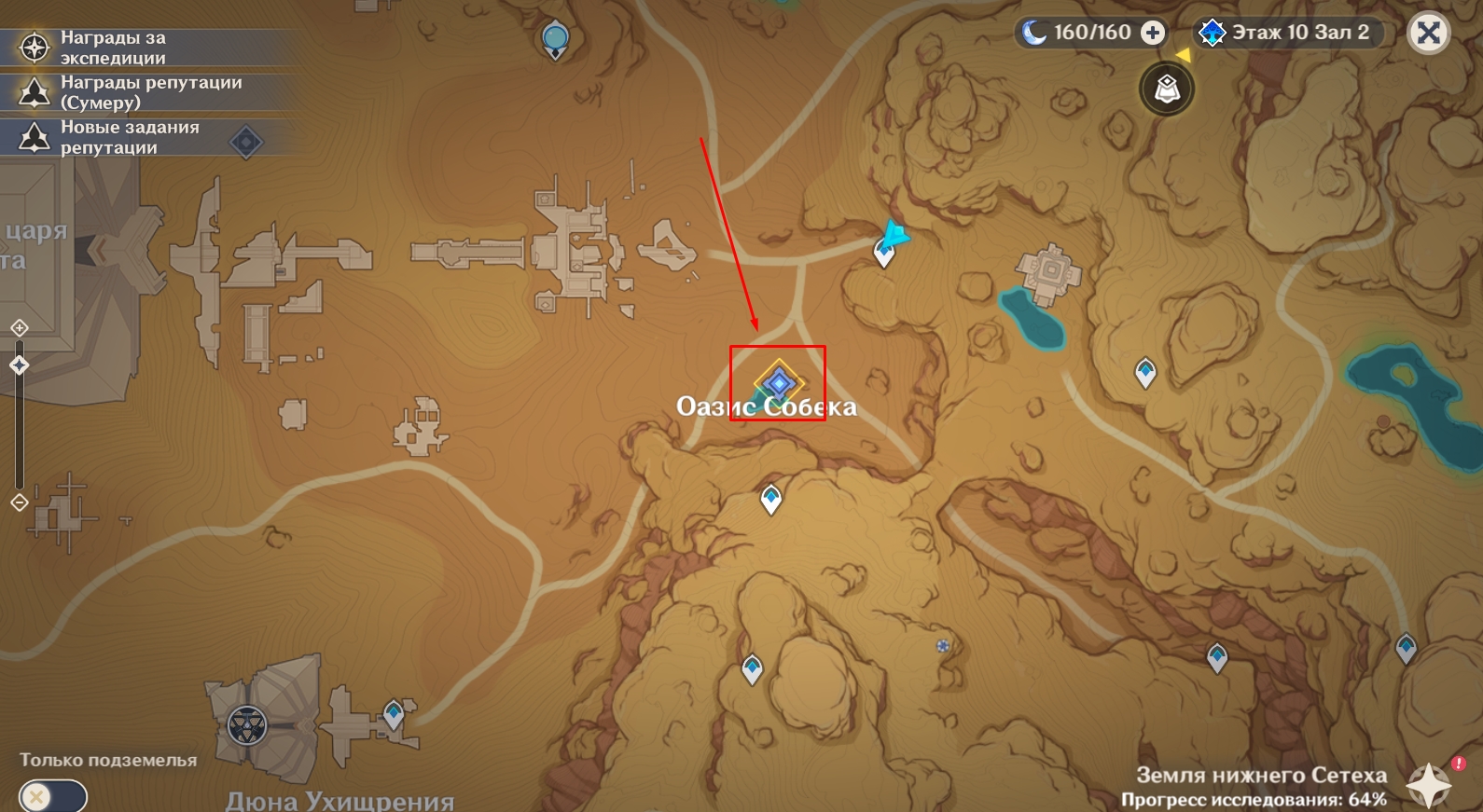
Task: Select the round dark quest marker below the resin counter
Action: (1167, 89)
